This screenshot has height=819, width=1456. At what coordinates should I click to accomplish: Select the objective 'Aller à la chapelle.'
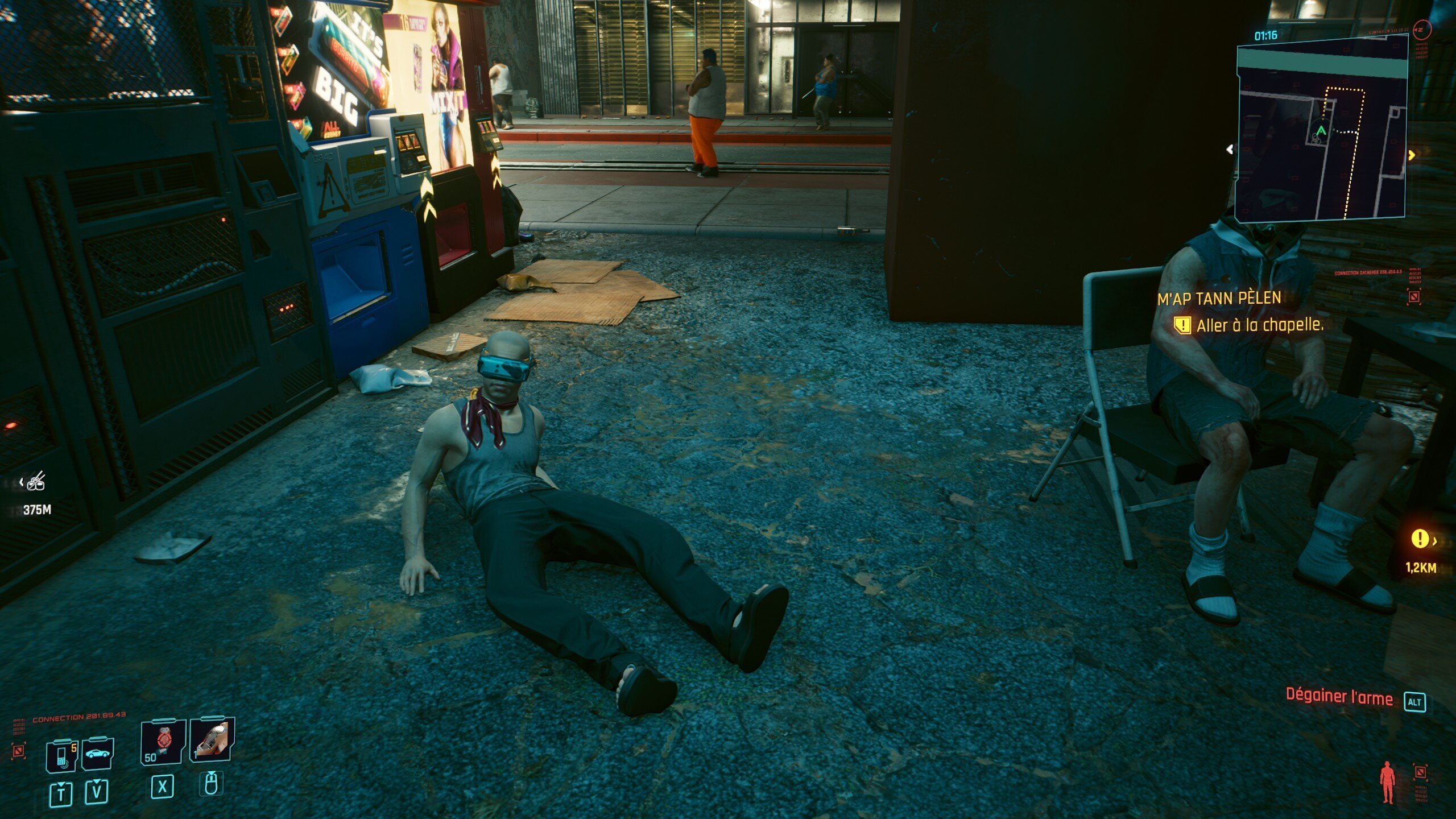[x=1259, y=325]
